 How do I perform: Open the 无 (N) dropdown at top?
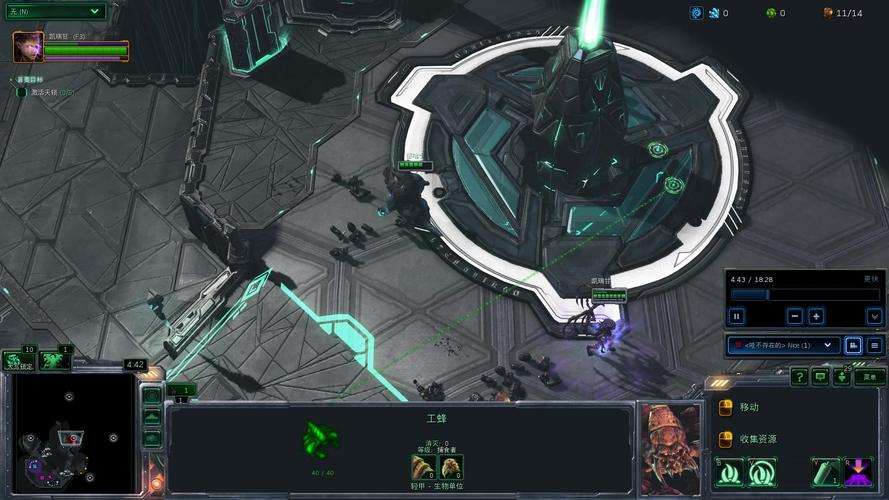point(54,11)
